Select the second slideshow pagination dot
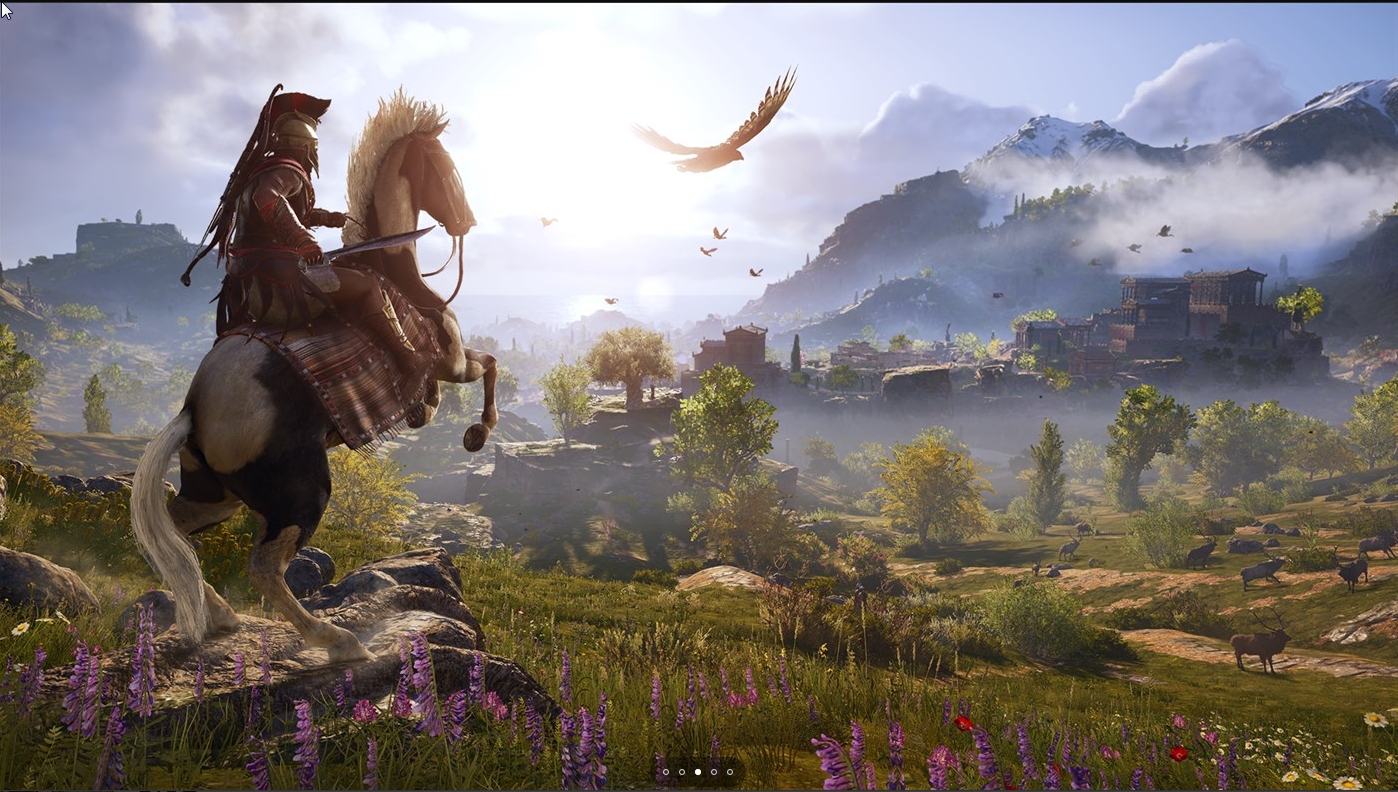 coord(682,772)
